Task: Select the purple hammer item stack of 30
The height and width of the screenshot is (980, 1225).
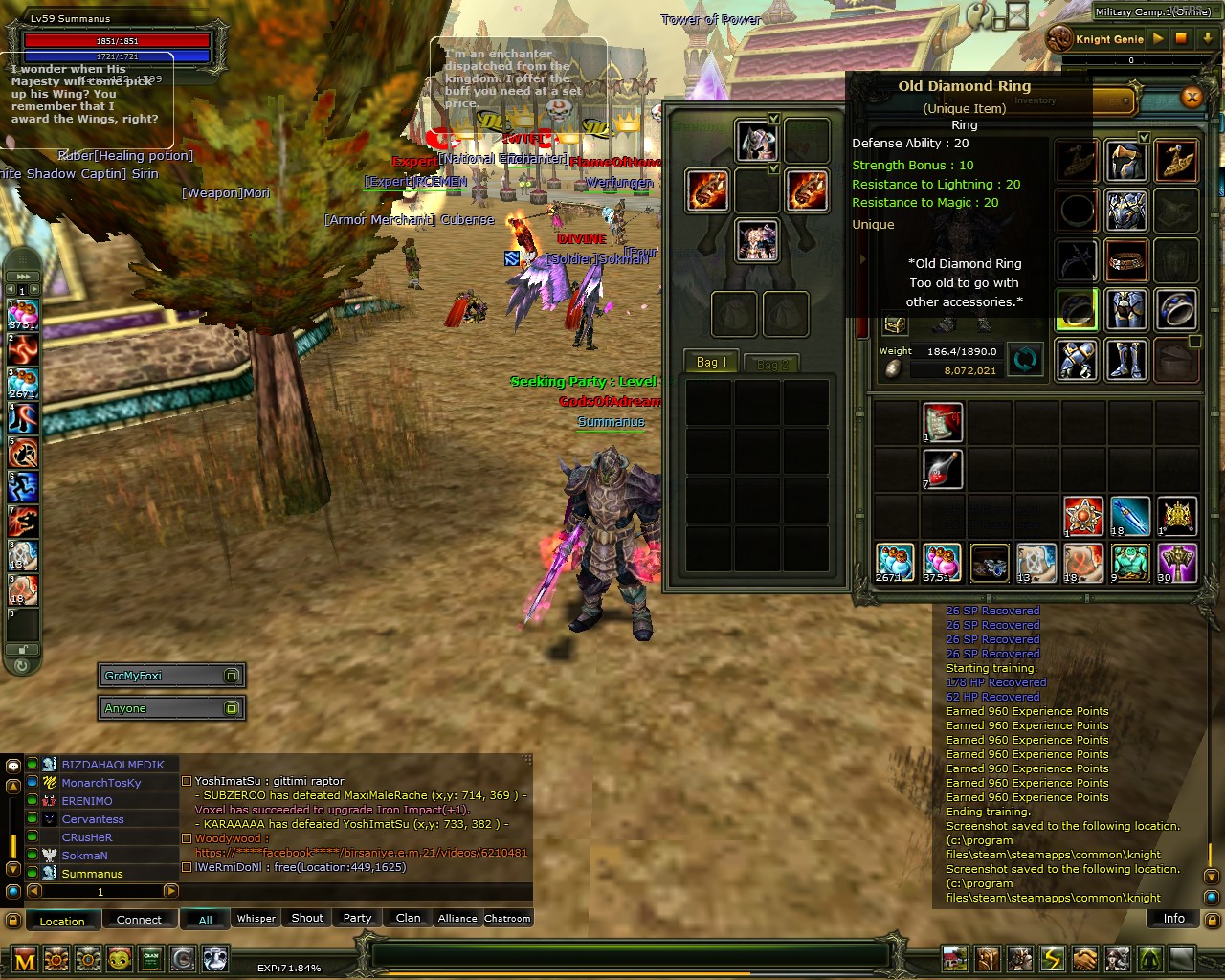Action: pos(1177,563)
